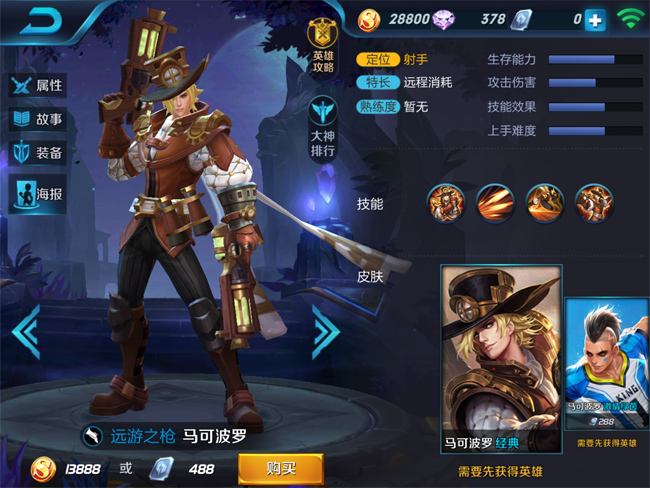Select the third skill icon

545,202
